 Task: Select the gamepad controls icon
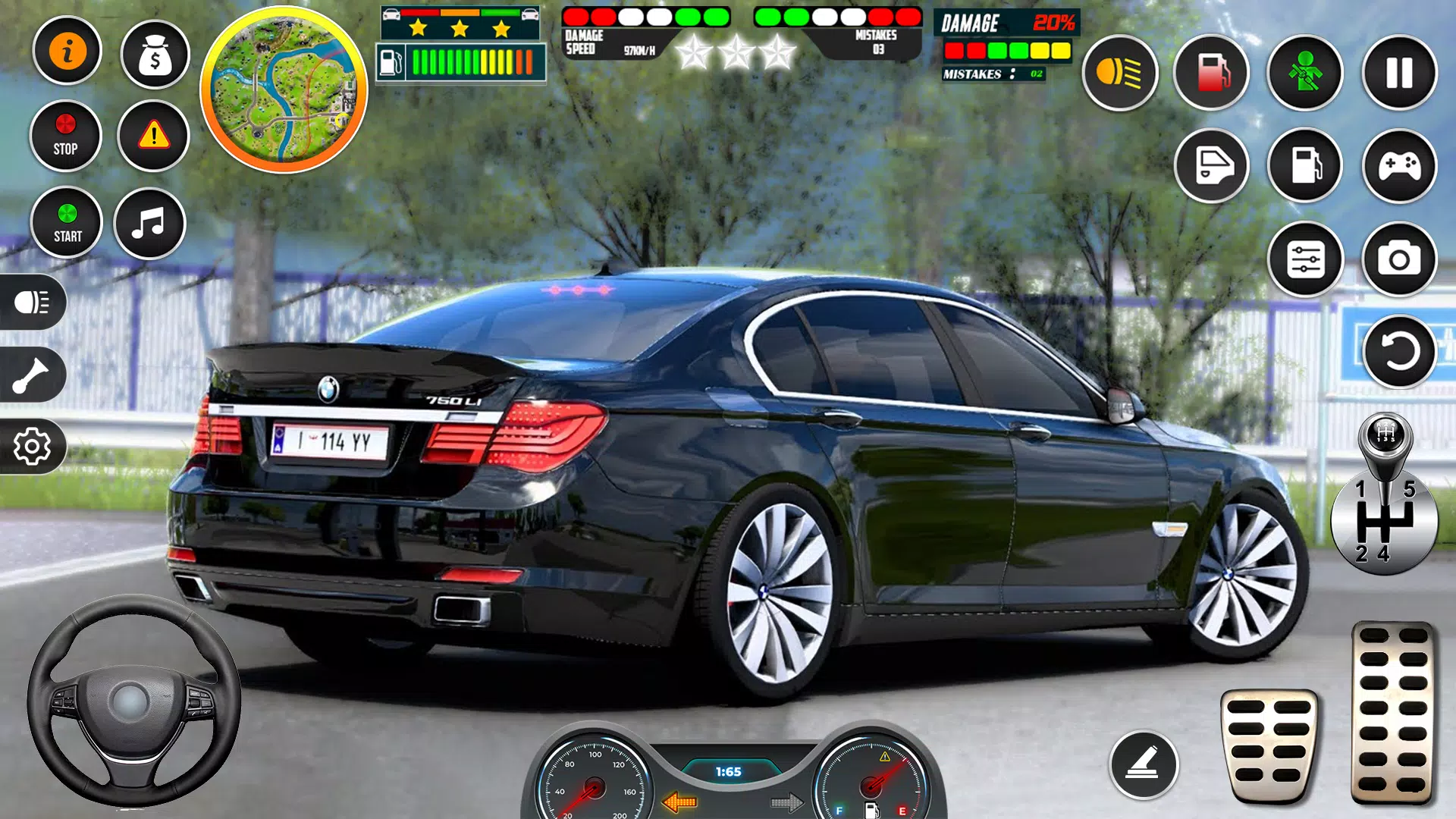click(1398, 165)
